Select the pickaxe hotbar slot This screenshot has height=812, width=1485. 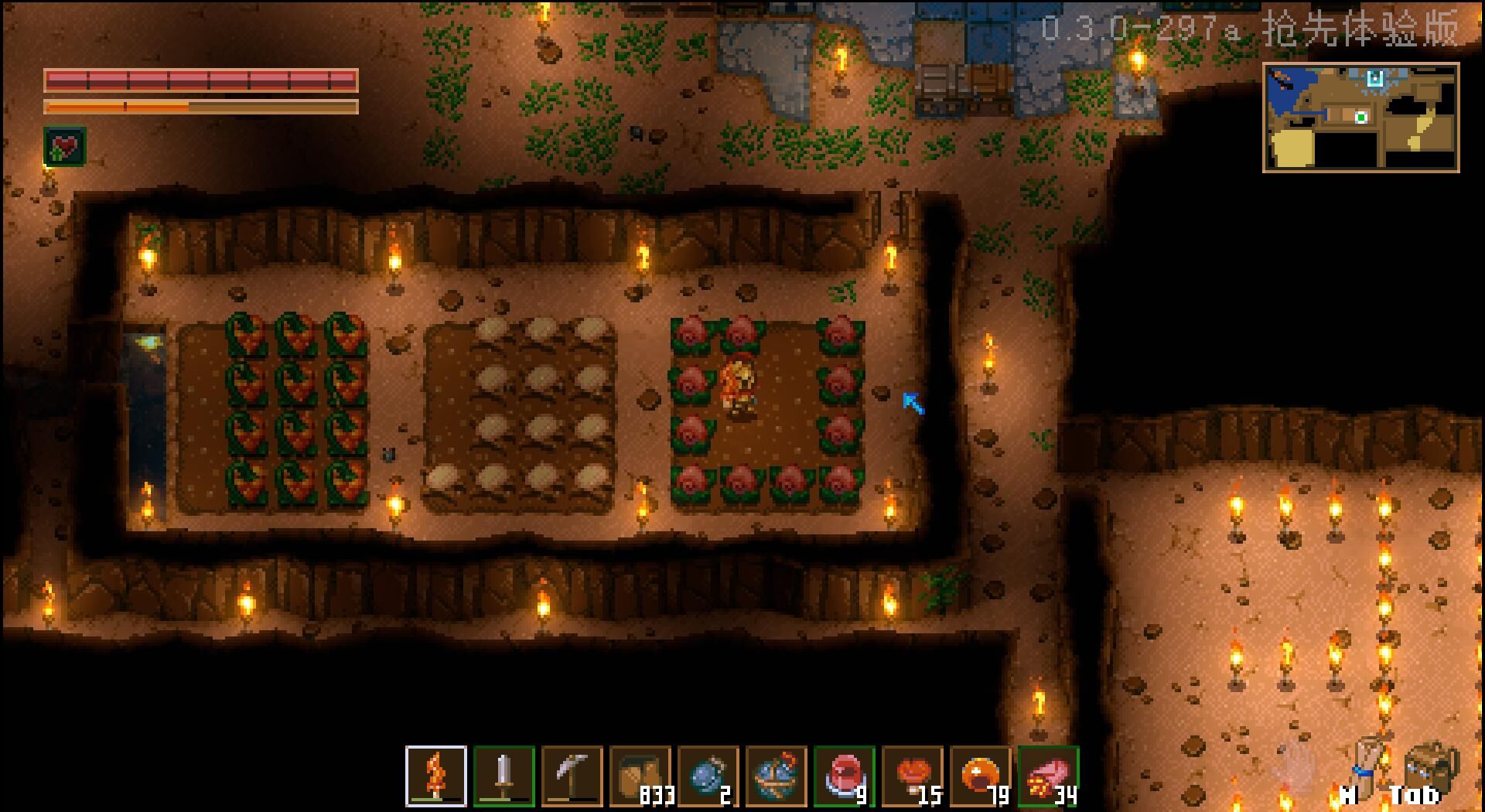(572, 776)
